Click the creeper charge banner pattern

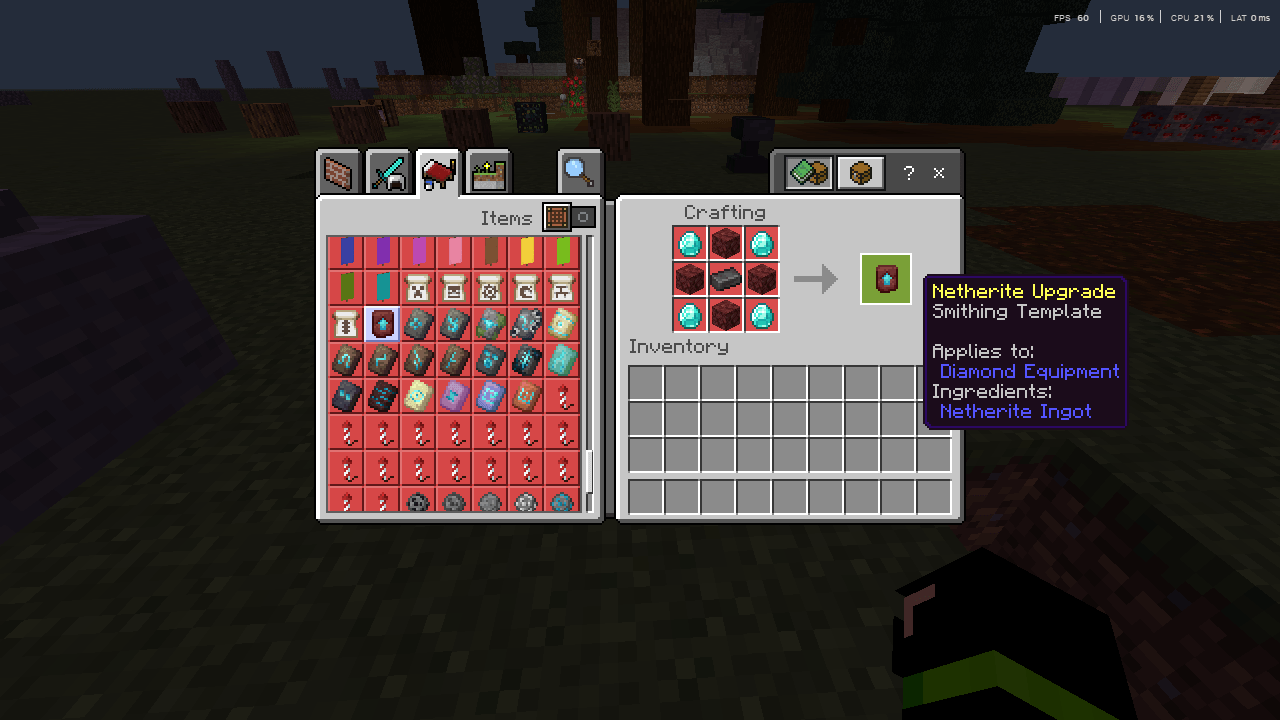coord(417,287)
